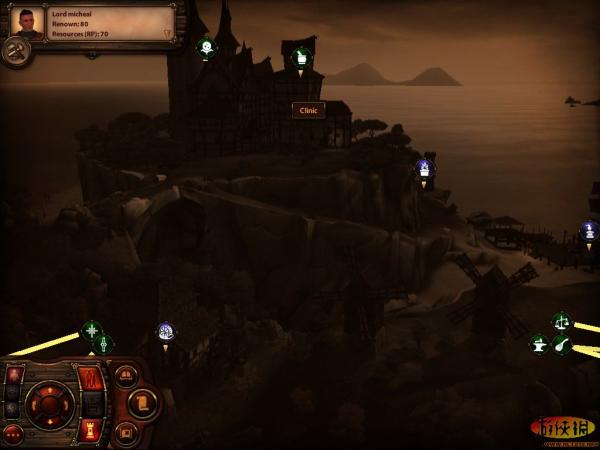Viewport: 600px width, 450px height.
Task: Open the bottom round picture-frame button
Action: coord(126,432)
